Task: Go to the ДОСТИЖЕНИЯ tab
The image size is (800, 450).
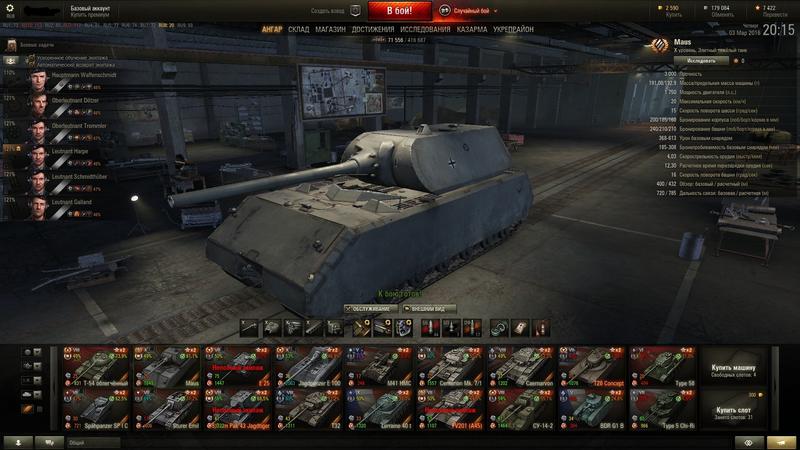Action: coord(373,30)
